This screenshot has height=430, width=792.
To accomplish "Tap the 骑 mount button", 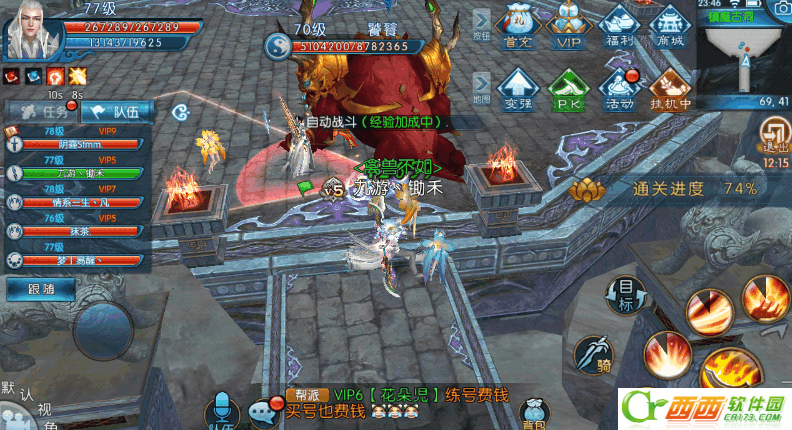I will 593,354.
